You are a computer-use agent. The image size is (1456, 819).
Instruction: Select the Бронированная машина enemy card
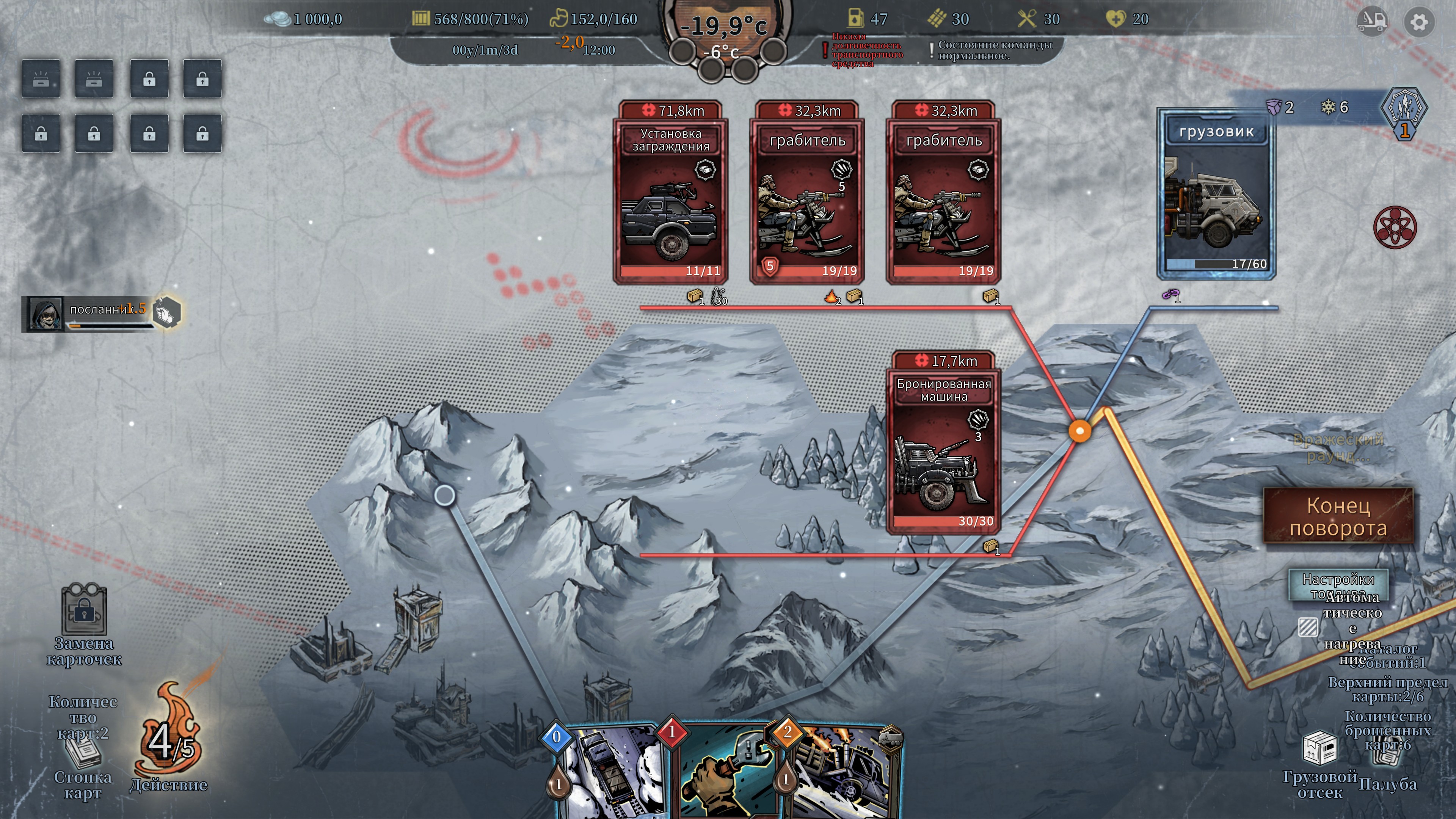coord(943,442)
